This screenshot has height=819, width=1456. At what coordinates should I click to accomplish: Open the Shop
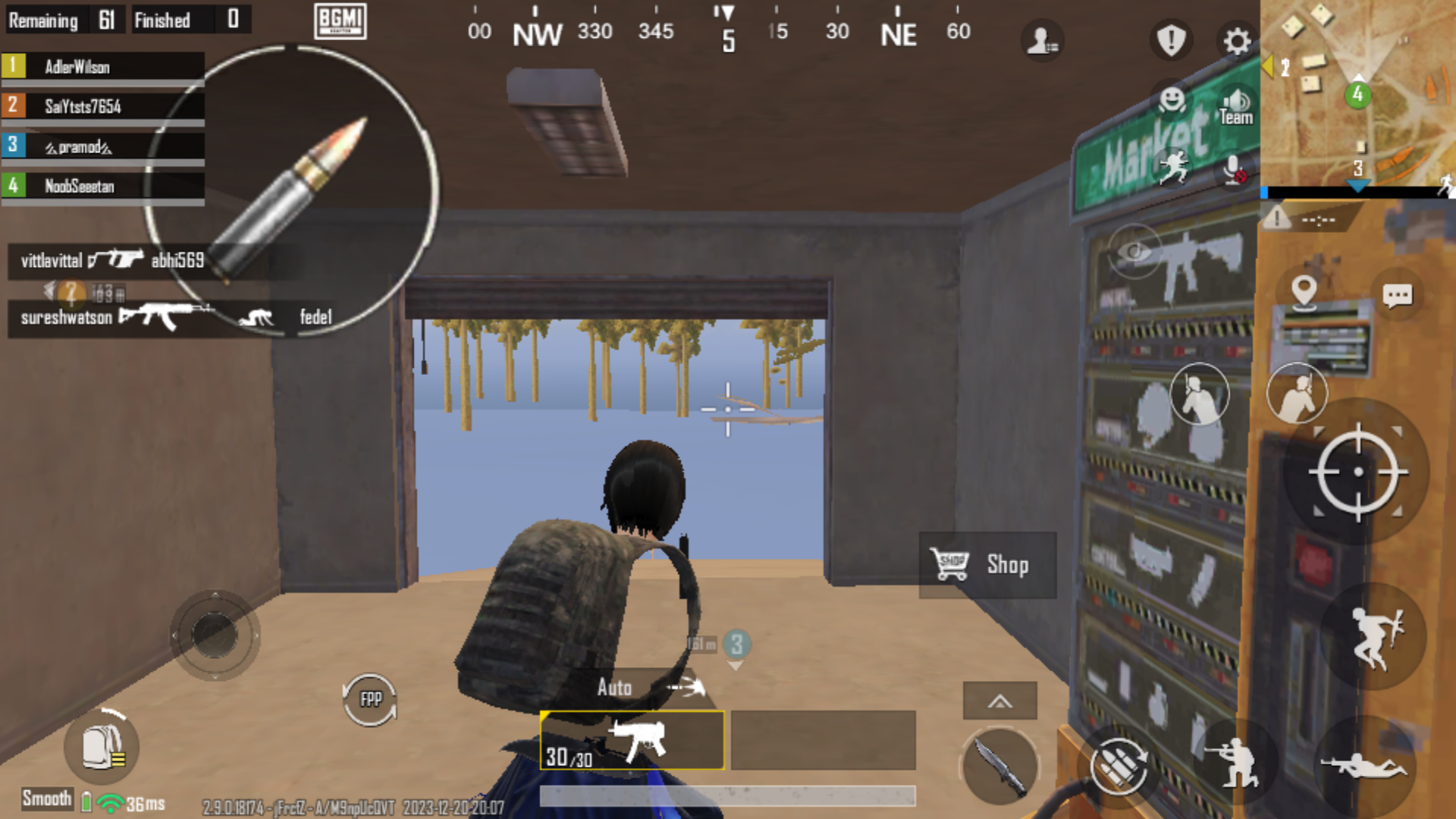[987, 565]
